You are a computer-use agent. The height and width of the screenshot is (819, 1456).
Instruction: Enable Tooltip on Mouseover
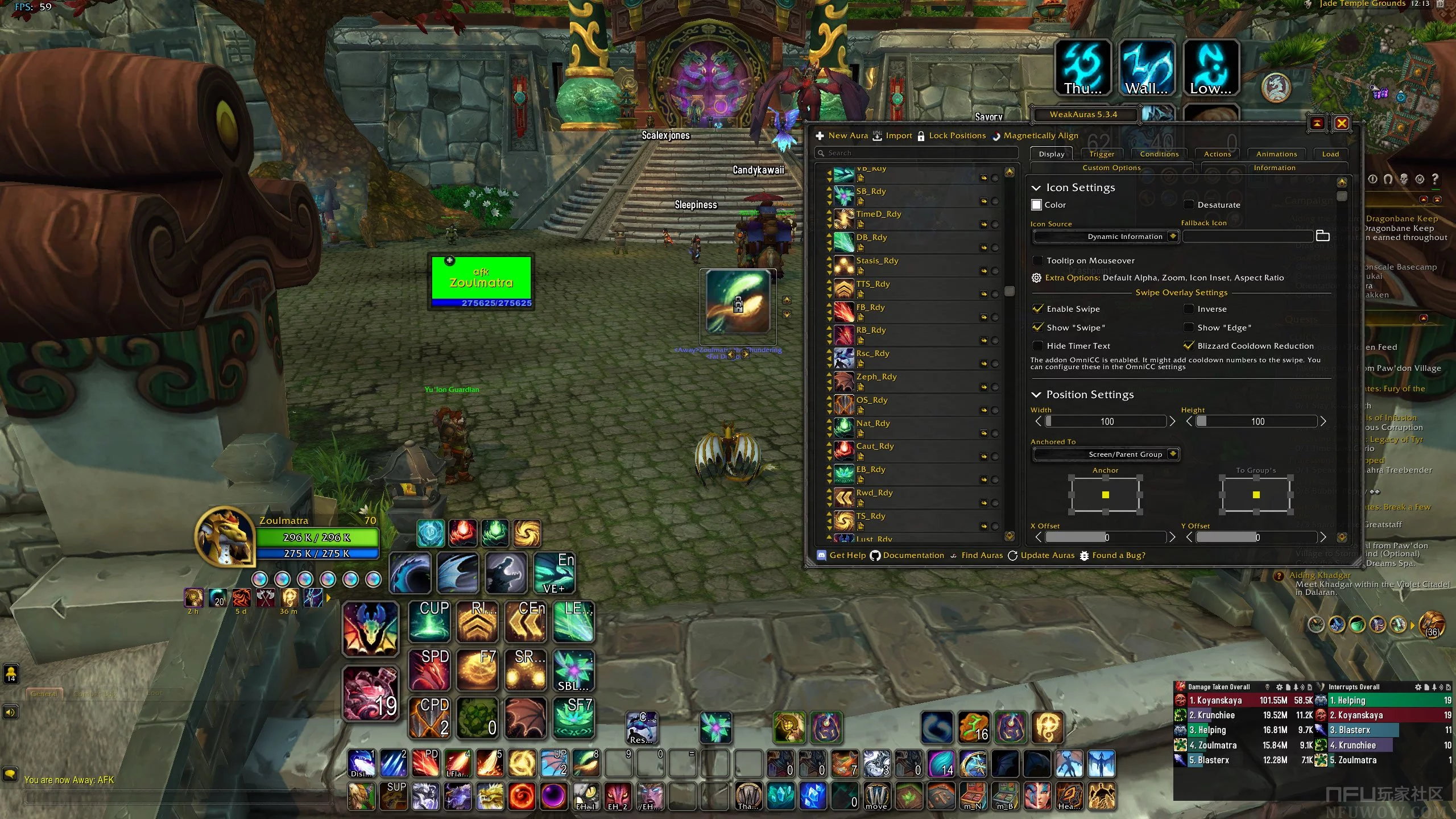(x=1038, y=260)
